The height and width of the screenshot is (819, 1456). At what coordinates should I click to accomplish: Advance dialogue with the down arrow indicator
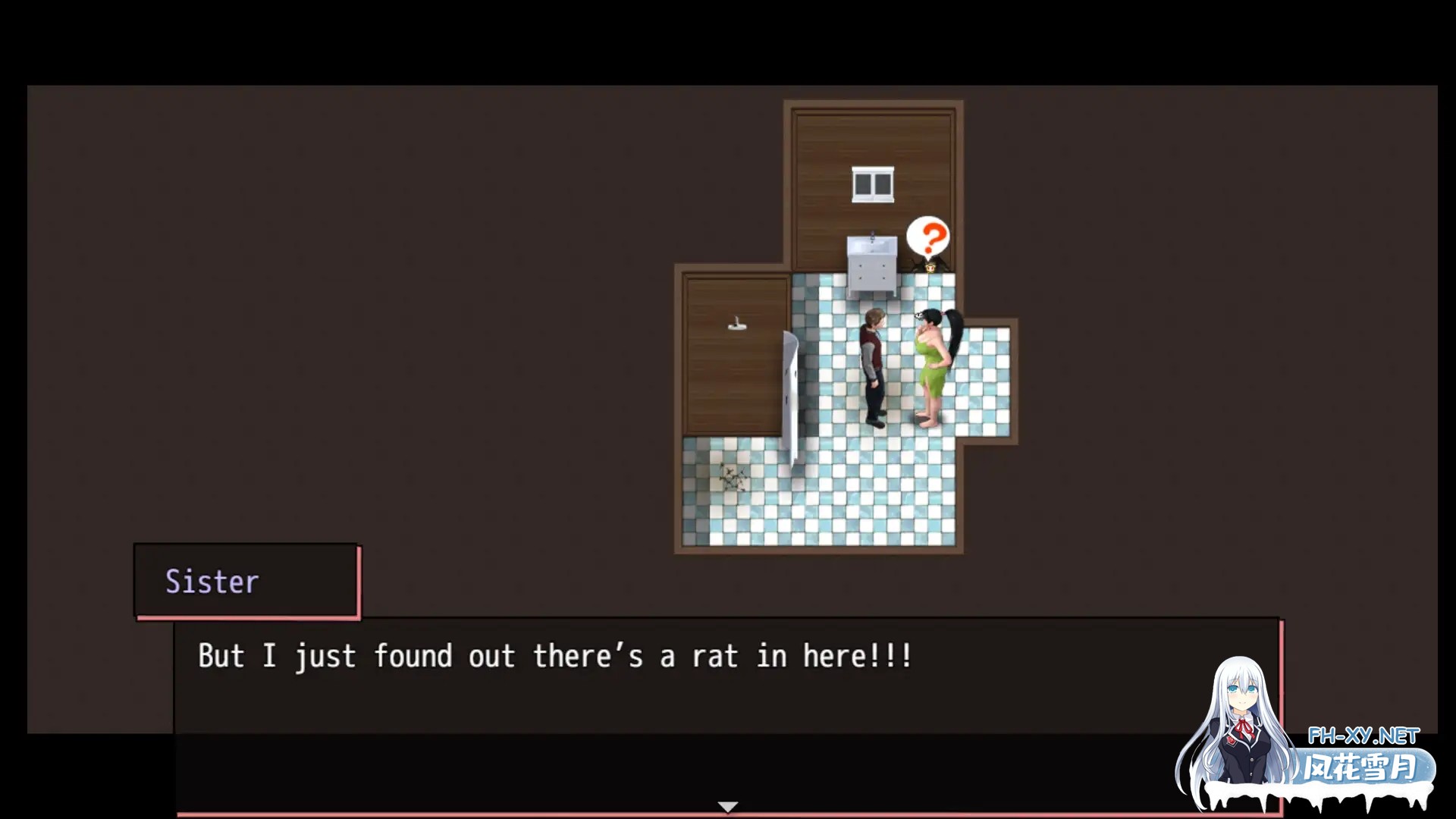point(727,807)
